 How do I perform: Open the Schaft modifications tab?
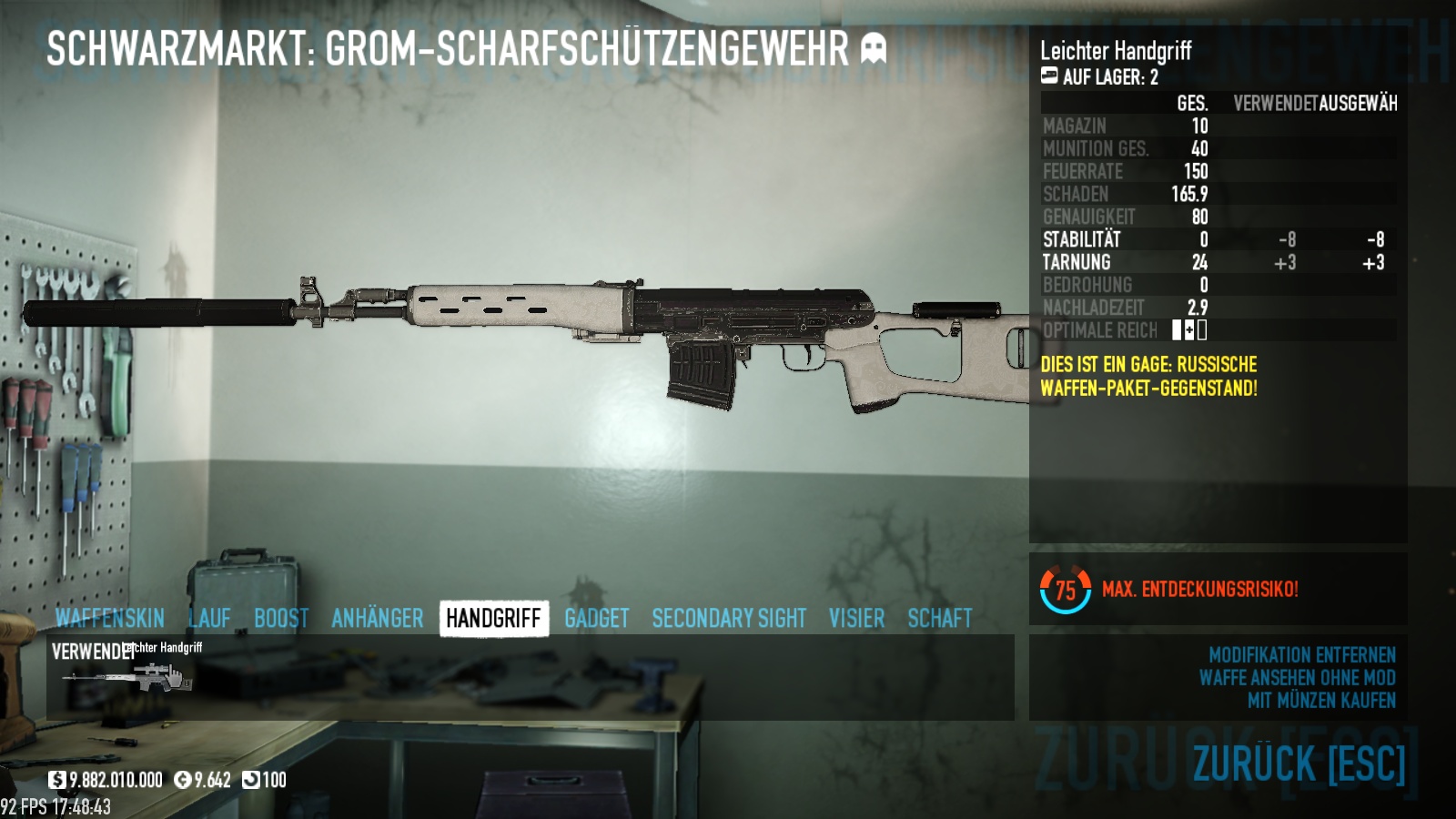click(x=939, y=619)
